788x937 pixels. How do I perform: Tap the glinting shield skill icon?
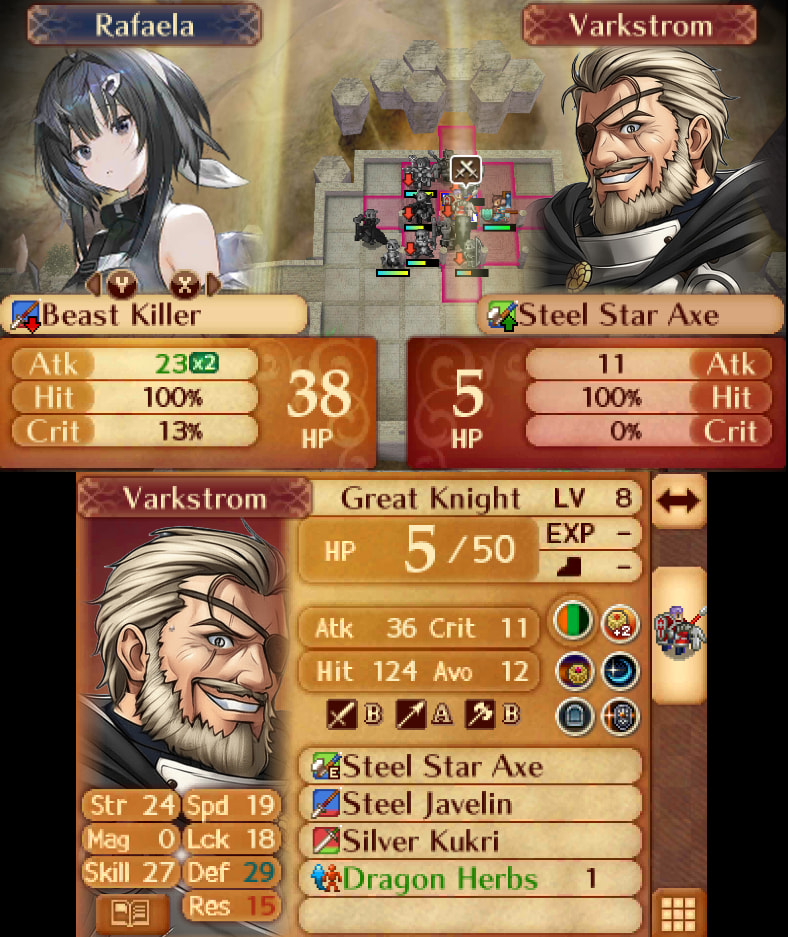tap(621, 716)
